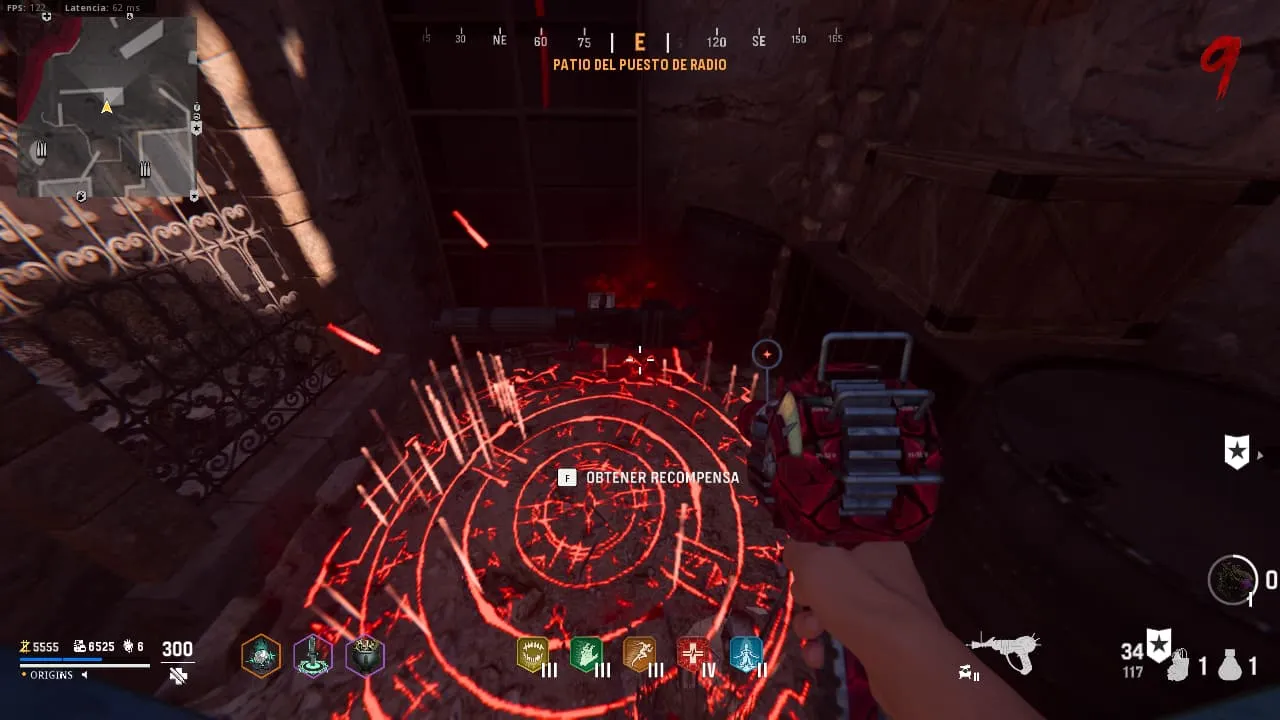The height and width of the screenshot is (720, 1280).
Task: Click the East compass heading marker
Action: point(640,42)
